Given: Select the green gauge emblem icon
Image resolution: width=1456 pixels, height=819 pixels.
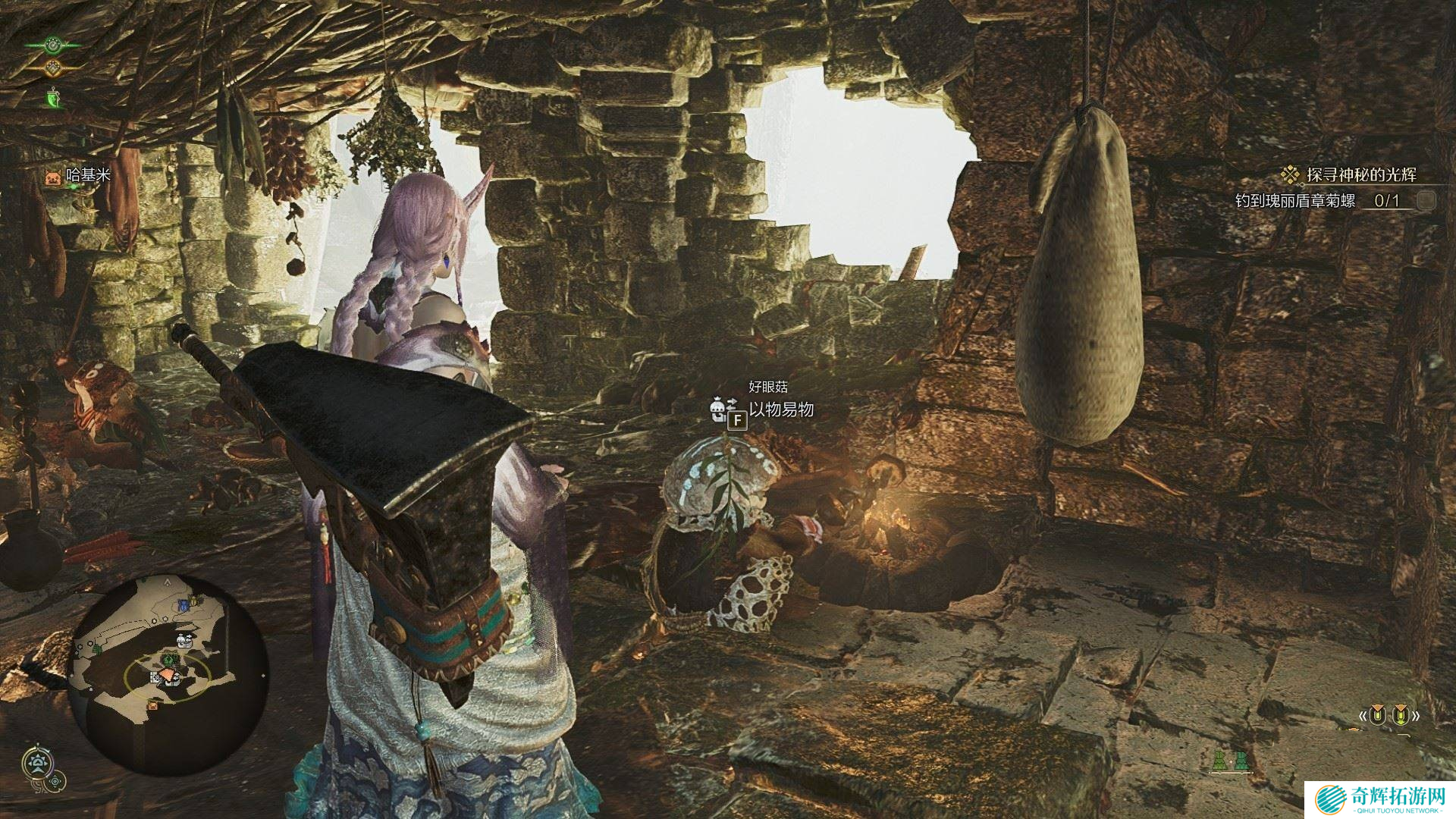Looking at the screenshot, I should click(x=52, y=45).
